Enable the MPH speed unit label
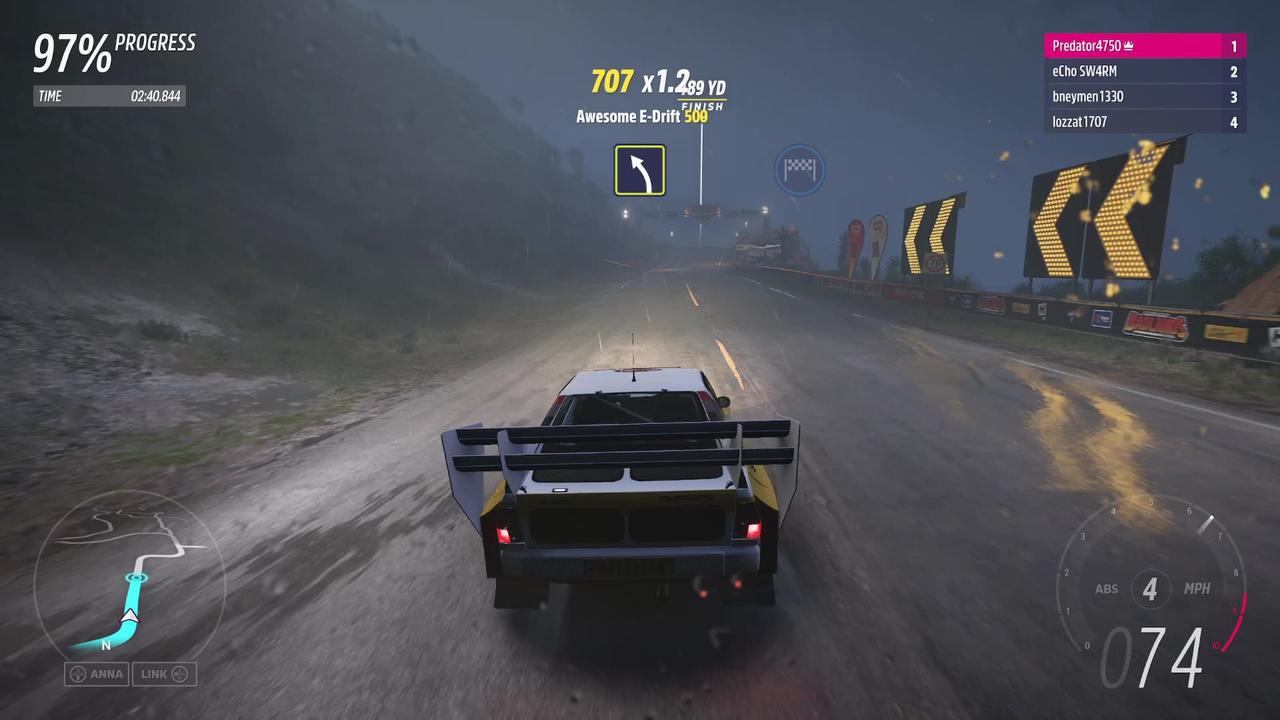 (x=1197, y=589)
